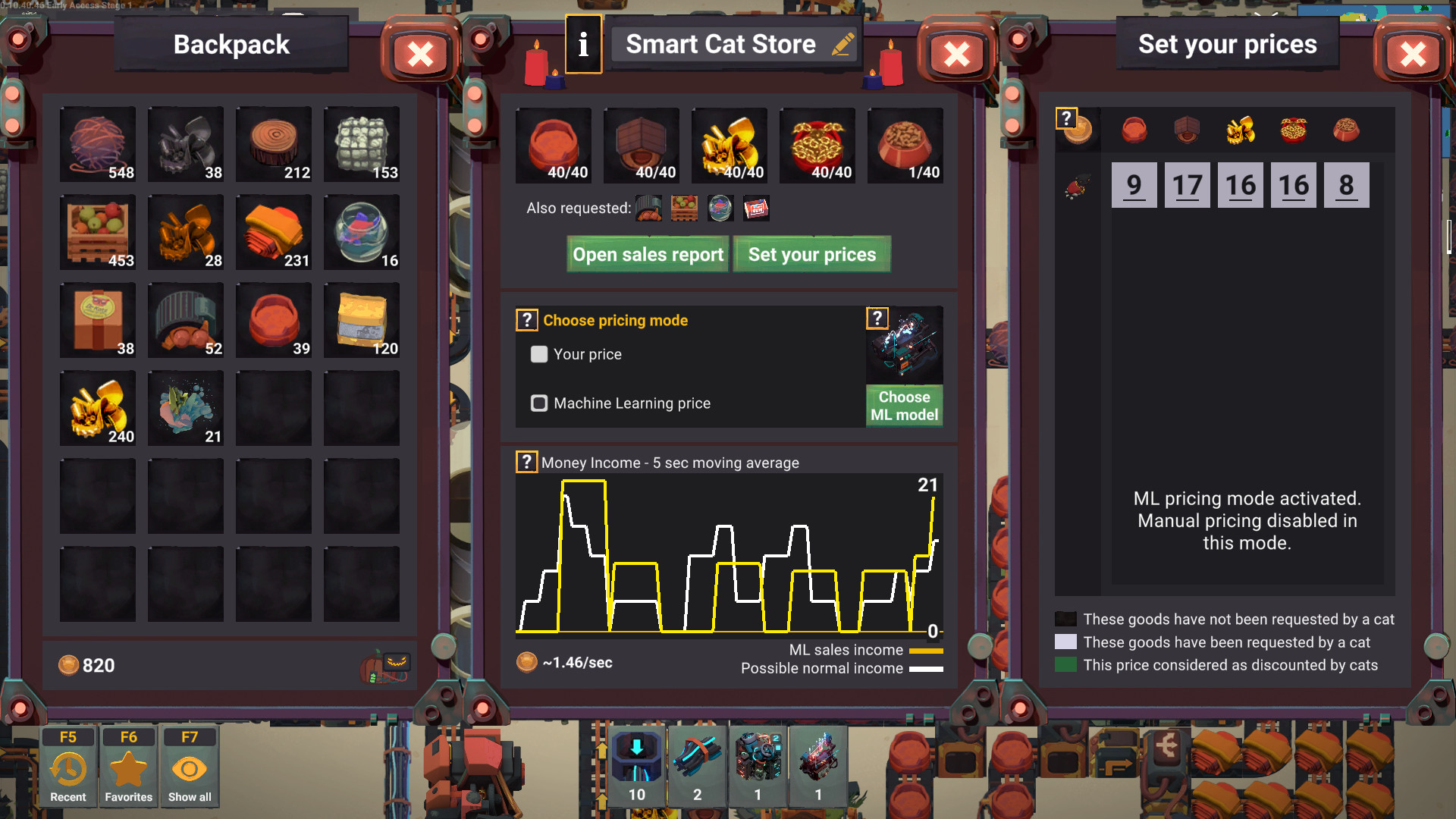Choose ML model

[904, 406]
